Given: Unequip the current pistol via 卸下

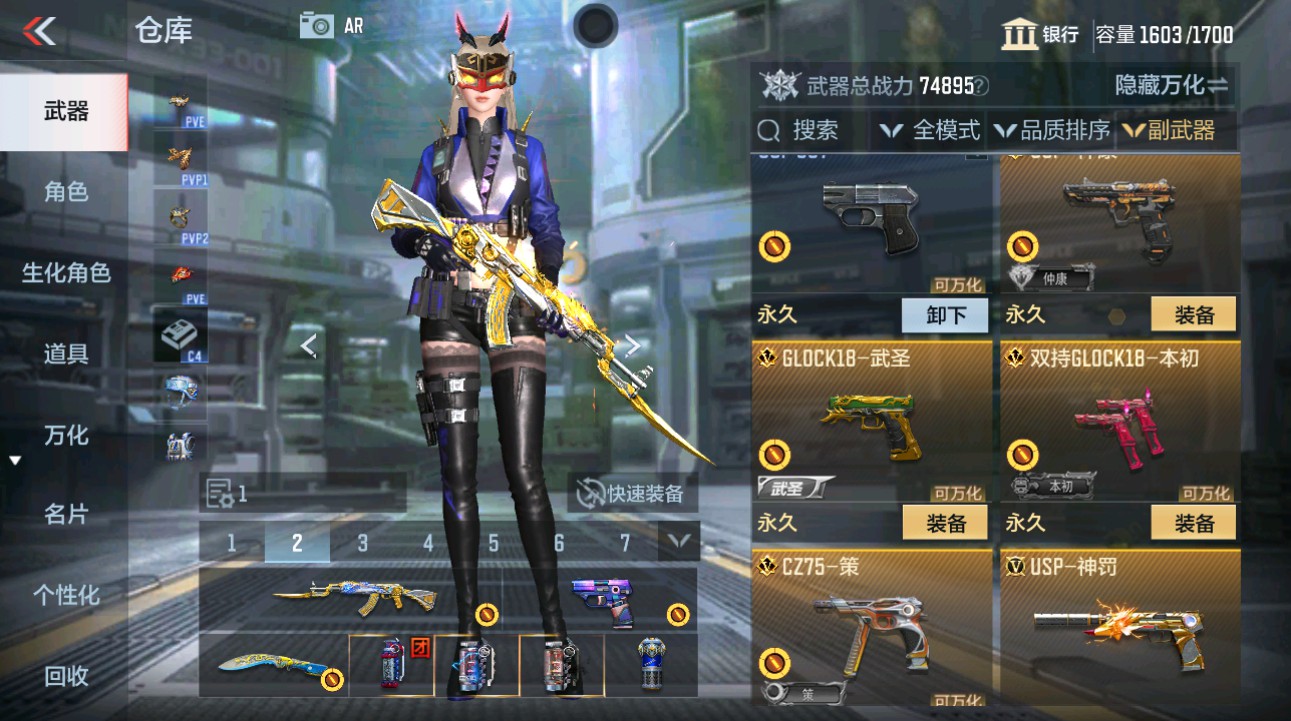Looking at the screenshot, I should 944,315.
